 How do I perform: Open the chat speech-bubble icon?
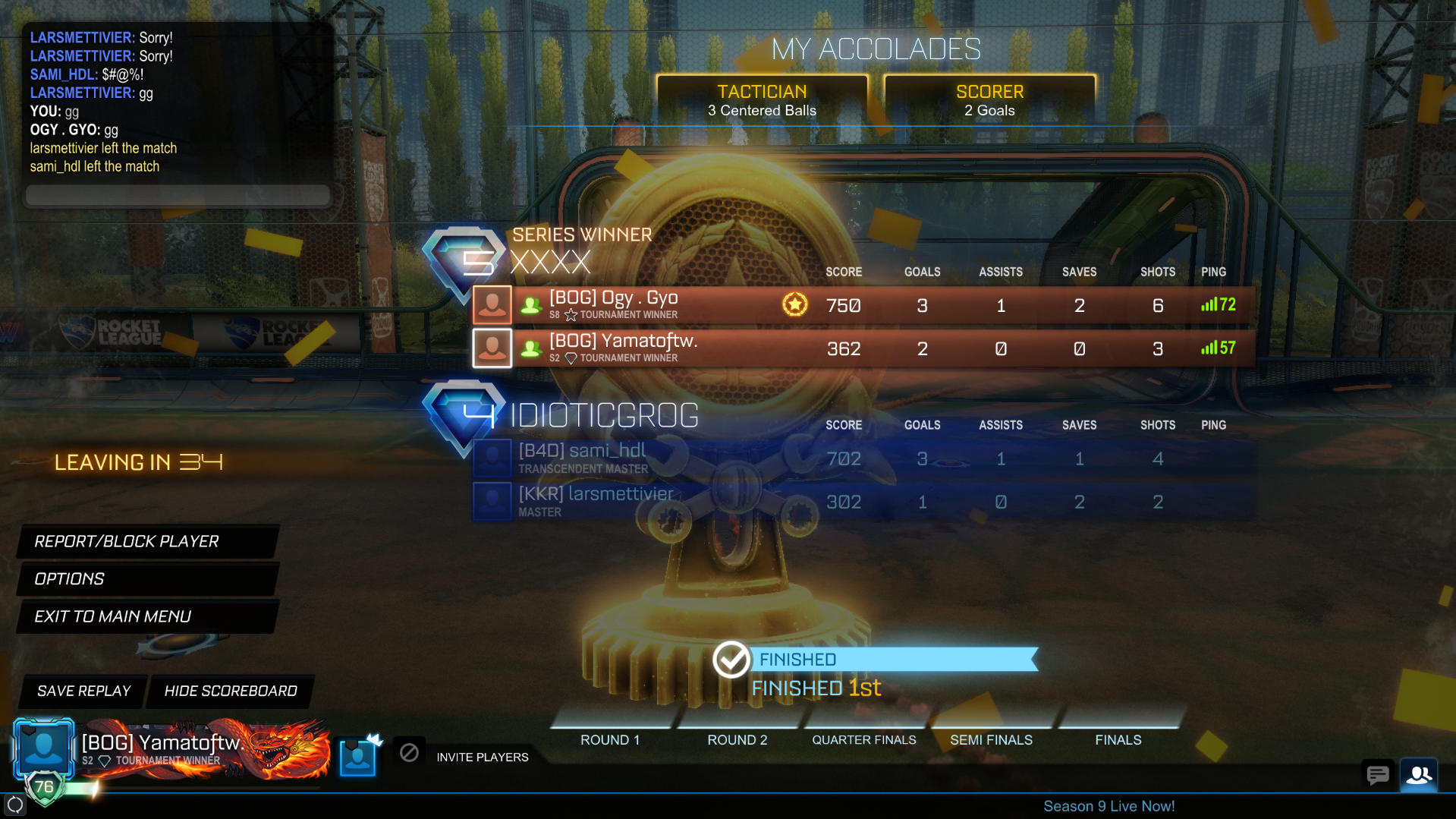[1377, 775]
